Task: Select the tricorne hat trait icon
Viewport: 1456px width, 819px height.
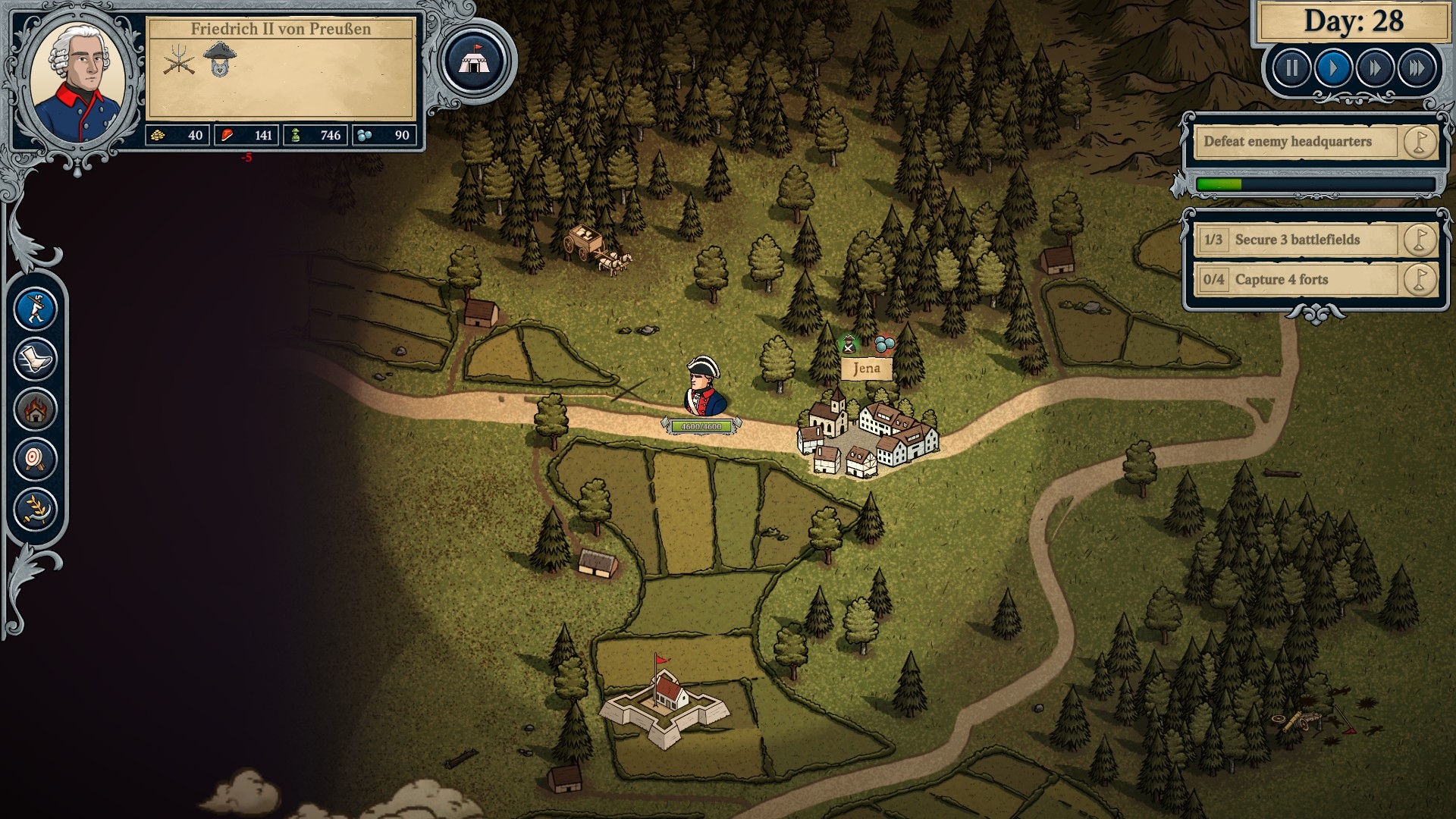Action: (x=220, y=59)
